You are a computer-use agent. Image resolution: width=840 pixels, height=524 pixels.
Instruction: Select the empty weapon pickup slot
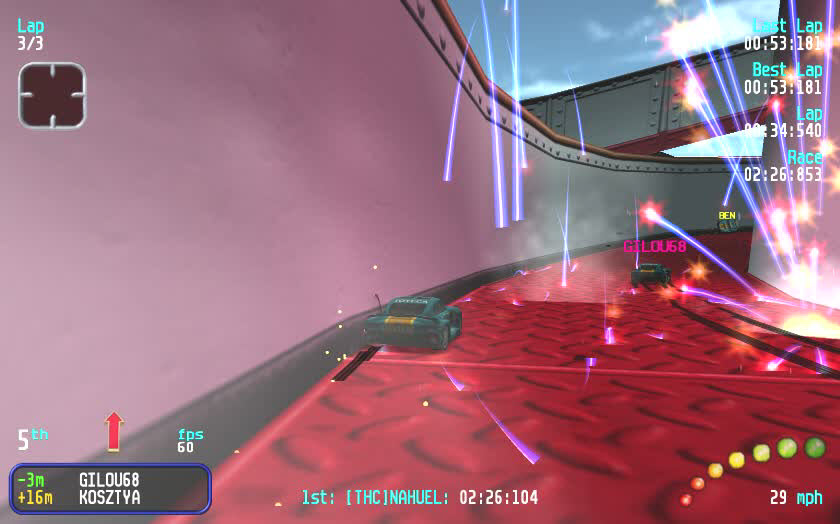coord(52,96)
